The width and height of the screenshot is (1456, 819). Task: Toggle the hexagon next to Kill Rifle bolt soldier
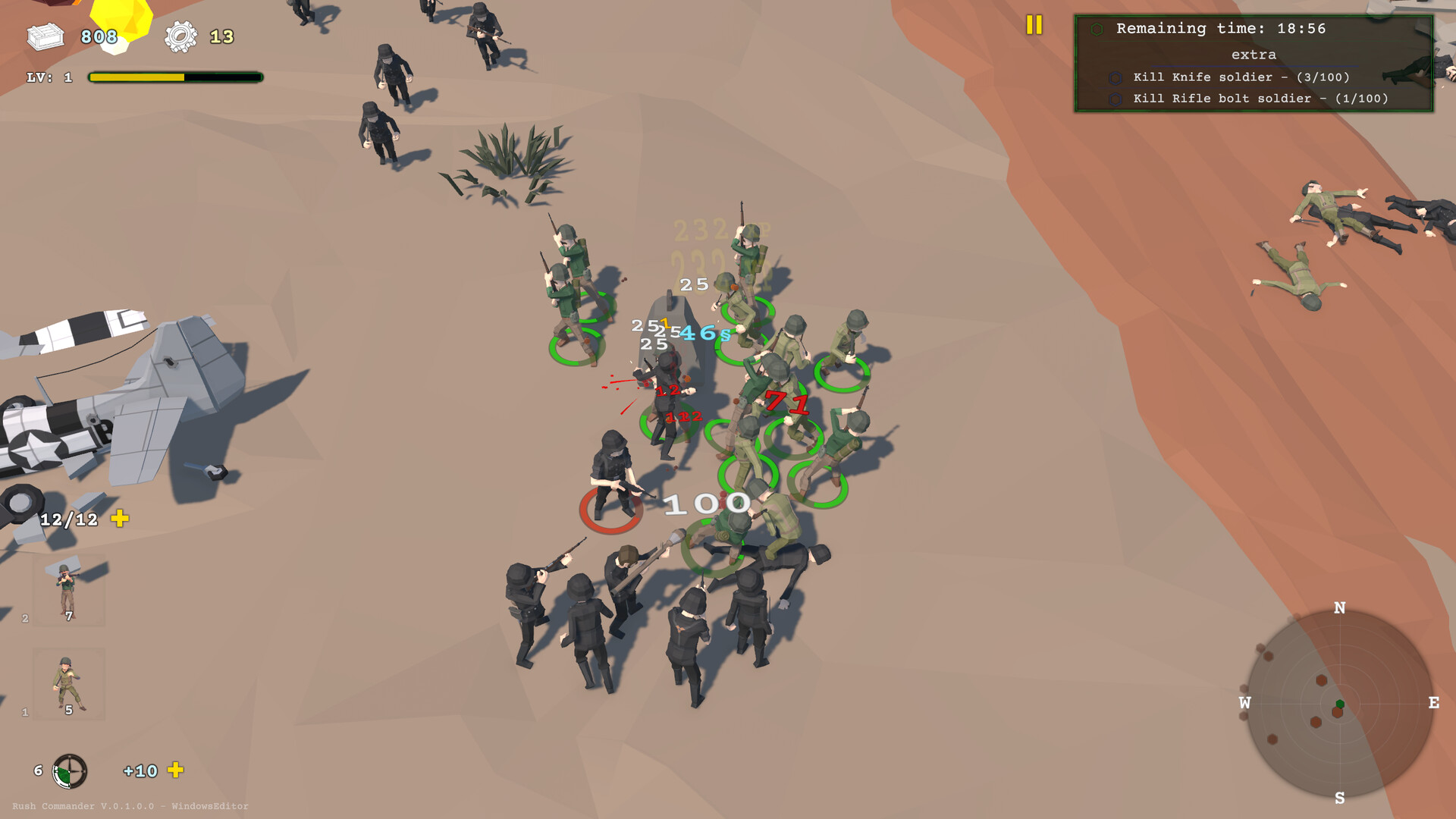pyautogui.click(x=1116, y=99)
